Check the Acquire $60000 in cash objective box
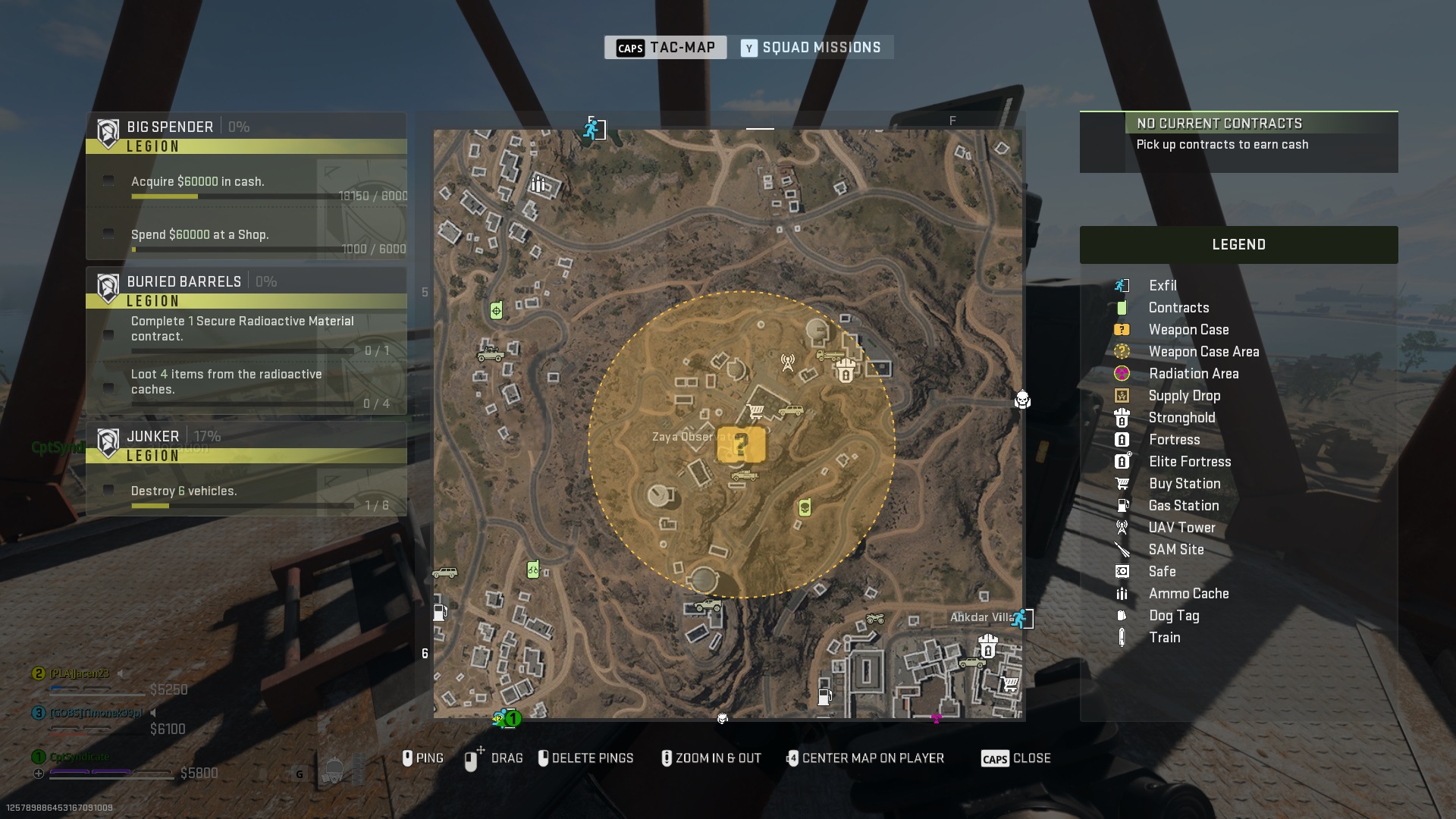This screenshot has width=1456, height=819. 107,180
